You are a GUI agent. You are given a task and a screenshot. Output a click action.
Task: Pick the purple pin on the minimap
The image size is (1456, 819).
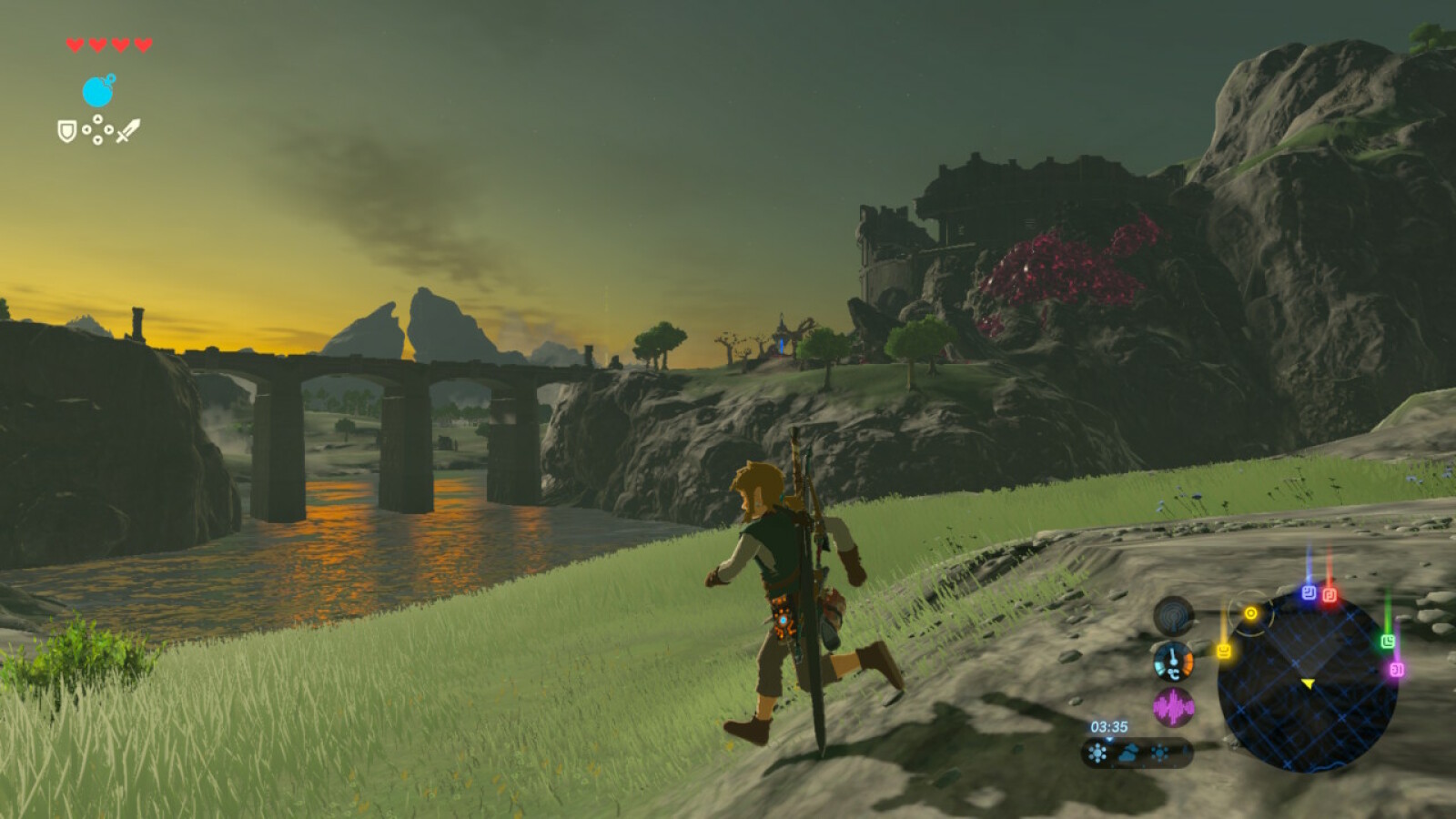(1396, 670)
